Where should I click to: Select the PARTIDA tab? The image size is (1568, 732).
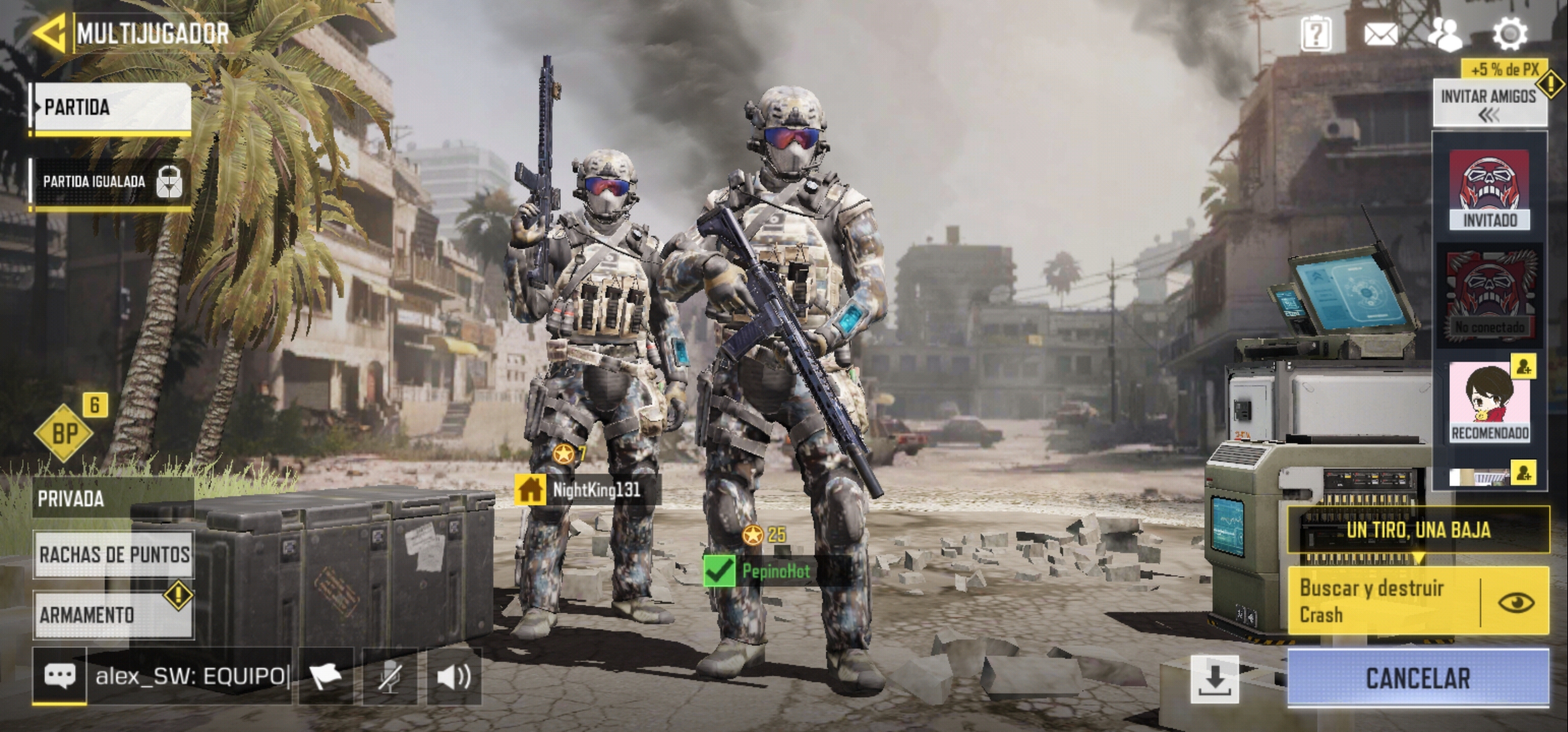tap(112, 108)
